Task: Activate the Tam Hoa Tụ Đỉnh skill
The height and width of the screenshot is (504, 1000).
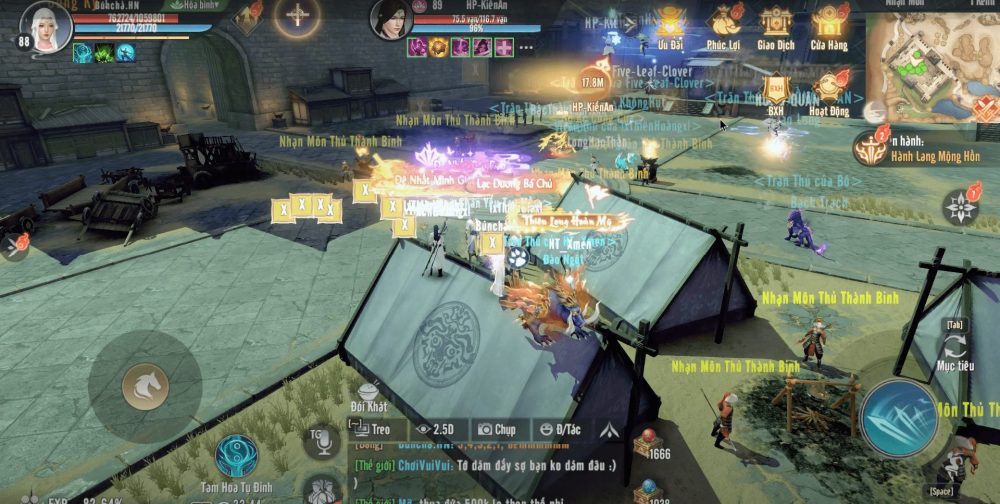Action: (x=236, y=455)
